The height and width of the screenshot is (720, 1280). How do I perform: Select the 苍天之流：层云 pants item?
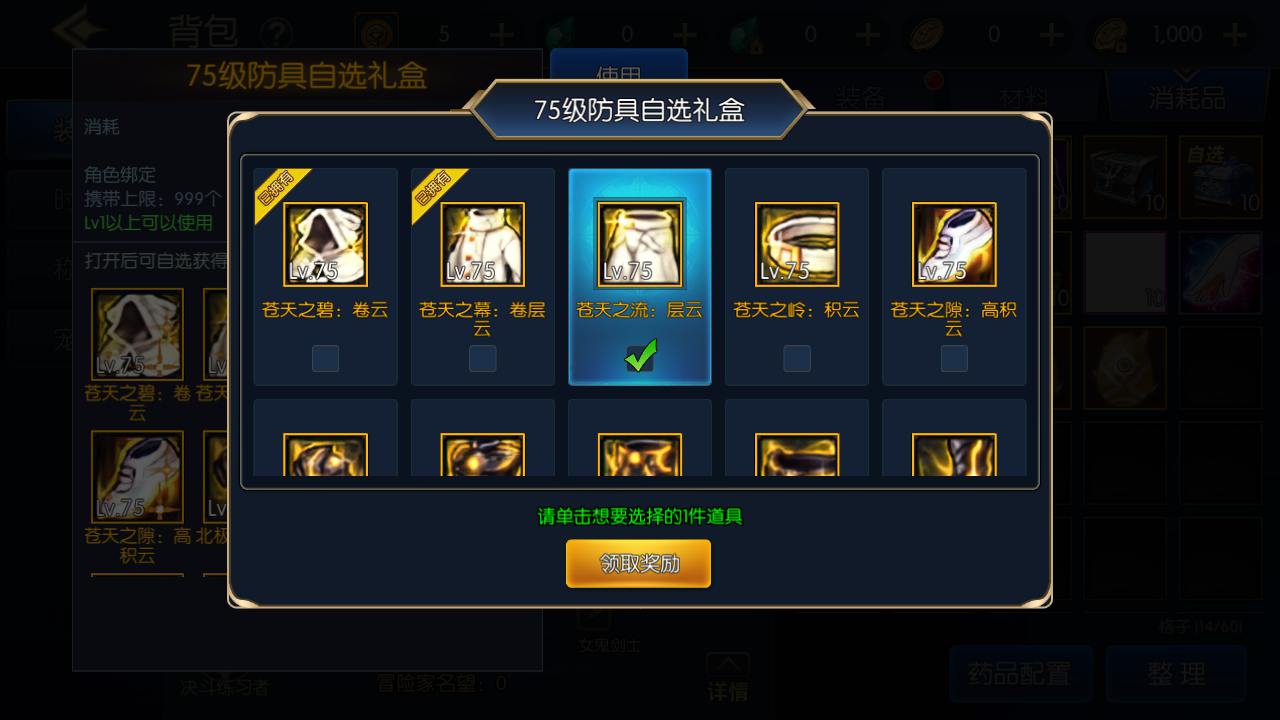[x=639, y=245]
